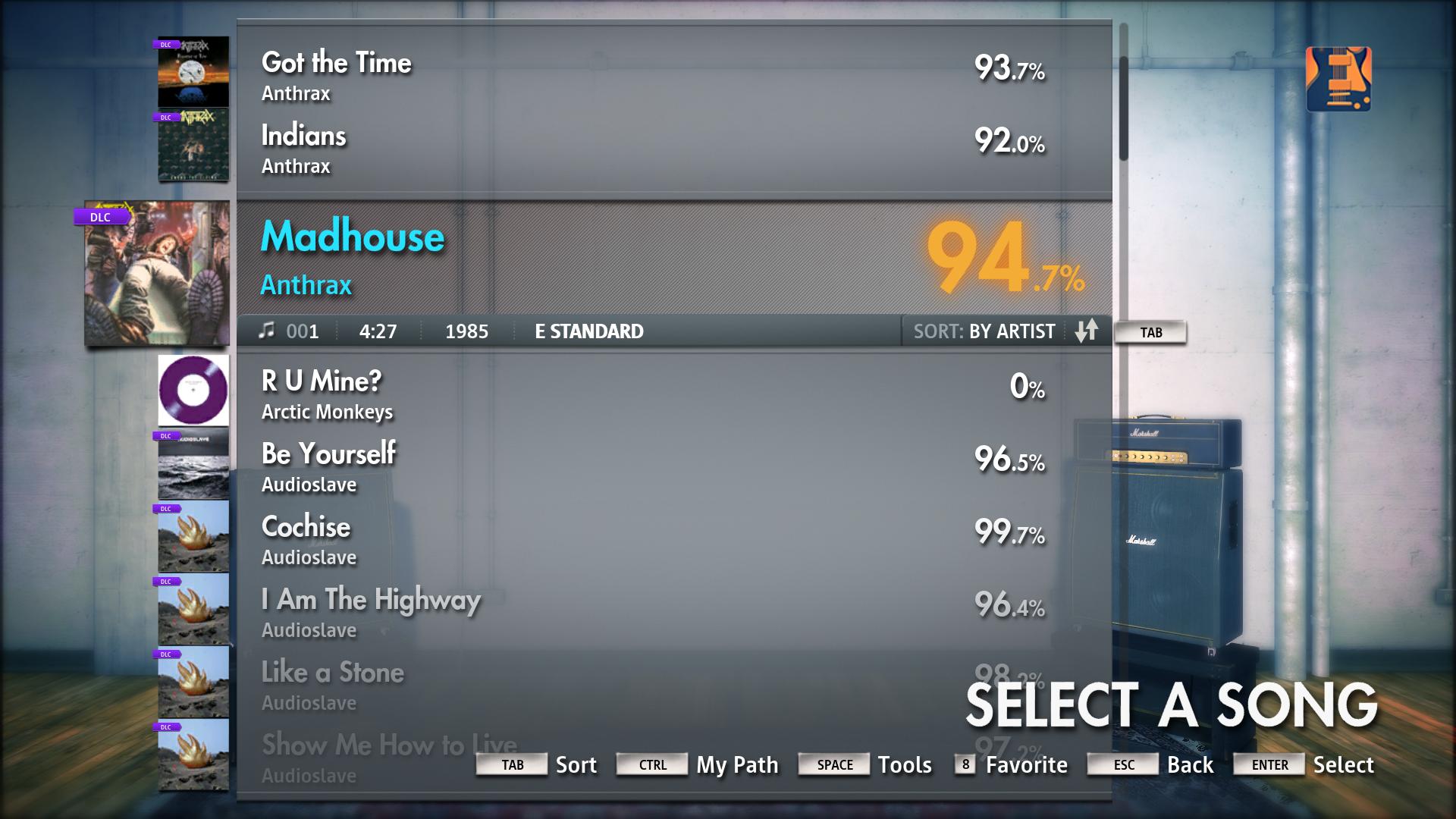The image size is (1456, 819).
Task: Favorite Madhouse using the 8 key icon
Action: click(964, 765)
